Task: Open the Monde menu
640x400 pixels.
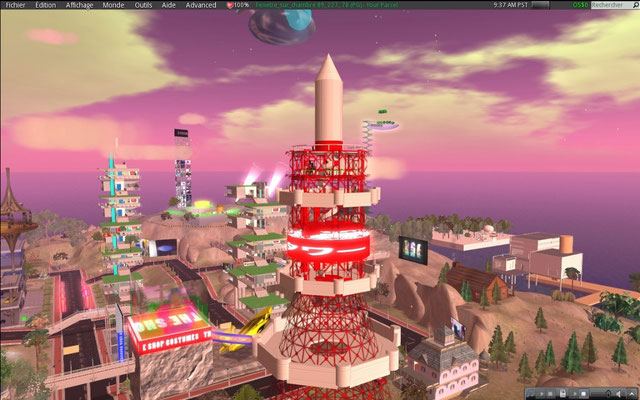Action: click(x=113, y=5)
